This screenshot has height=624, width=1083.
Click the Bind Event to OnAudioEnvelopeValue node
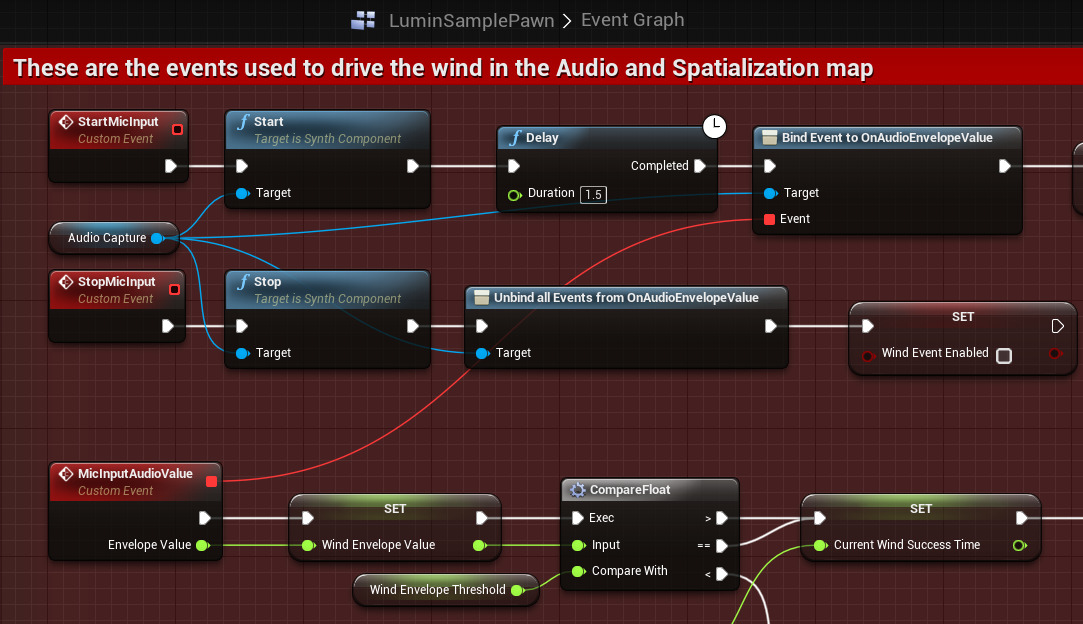[887, 138]
